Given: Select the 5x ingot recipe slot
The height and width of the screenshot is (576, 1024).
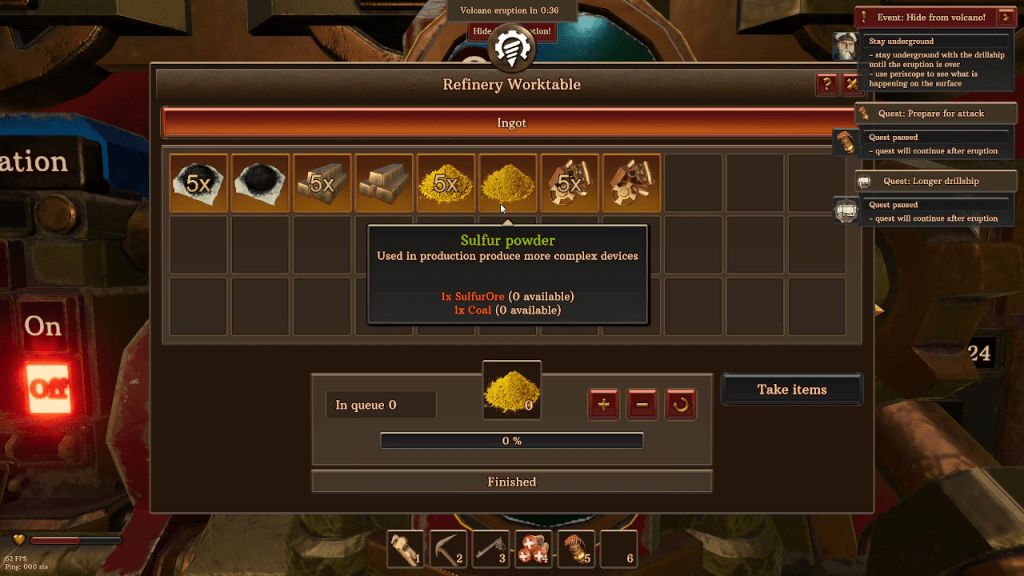Looking at the screenshot, I should pos(322,183).
